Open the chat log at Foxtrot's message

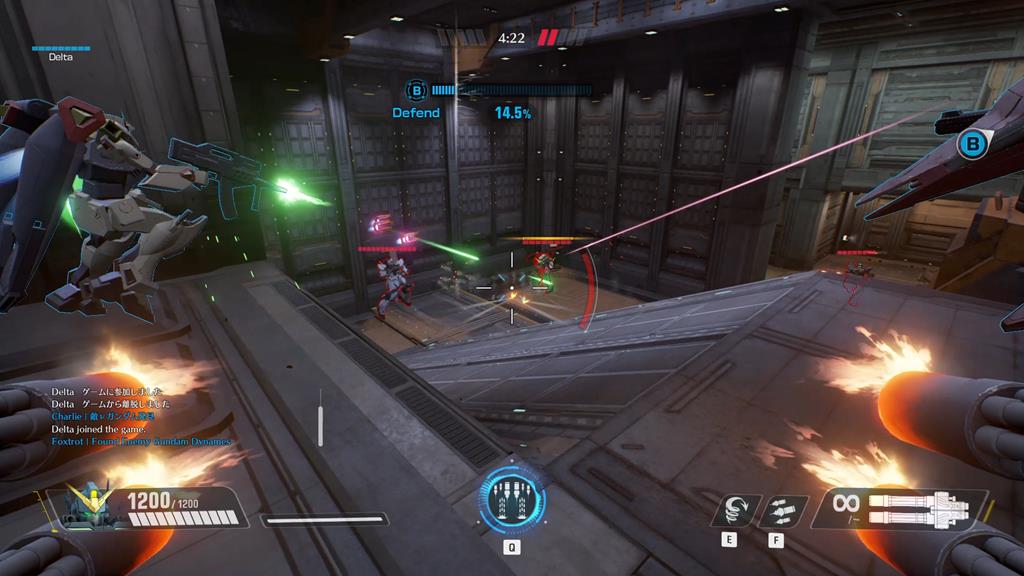(141, 441)
